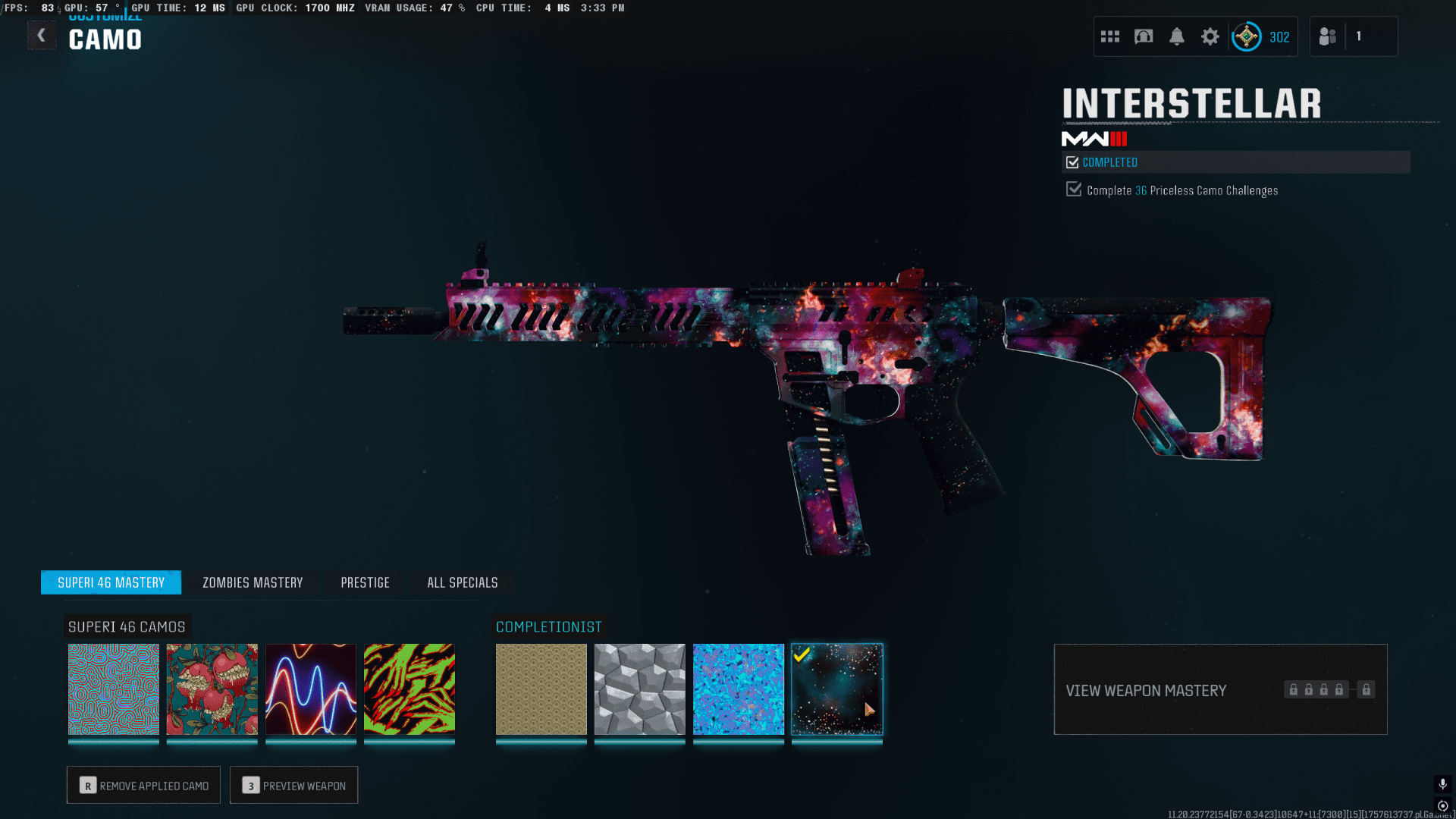Image resolution: width=1456 pixels, height=819 pixels.
Task: Remove the applied camo
Action: pyautogui.click(x=143, y=785)
